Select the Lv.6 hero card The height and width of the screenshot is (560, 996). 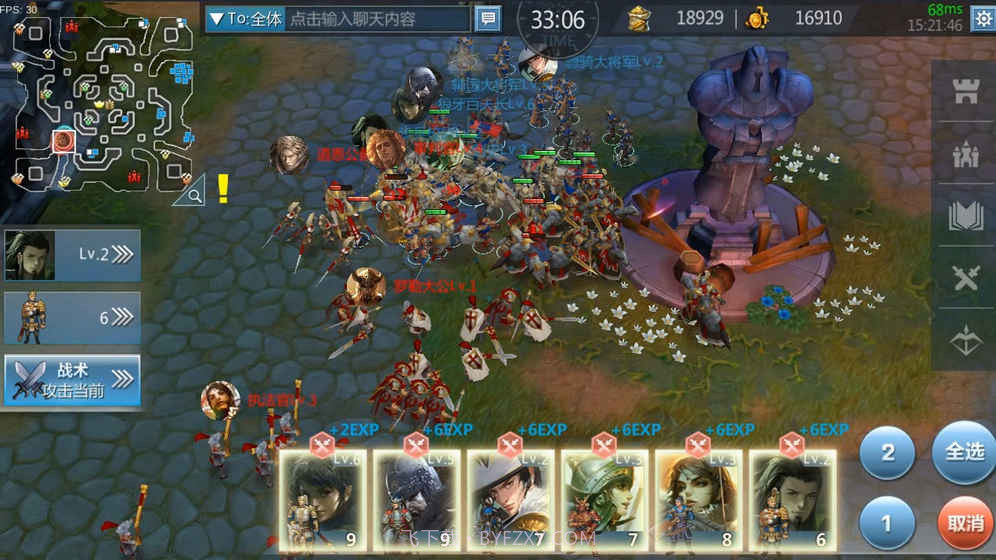pyautogui.click(x=321, y=500)
